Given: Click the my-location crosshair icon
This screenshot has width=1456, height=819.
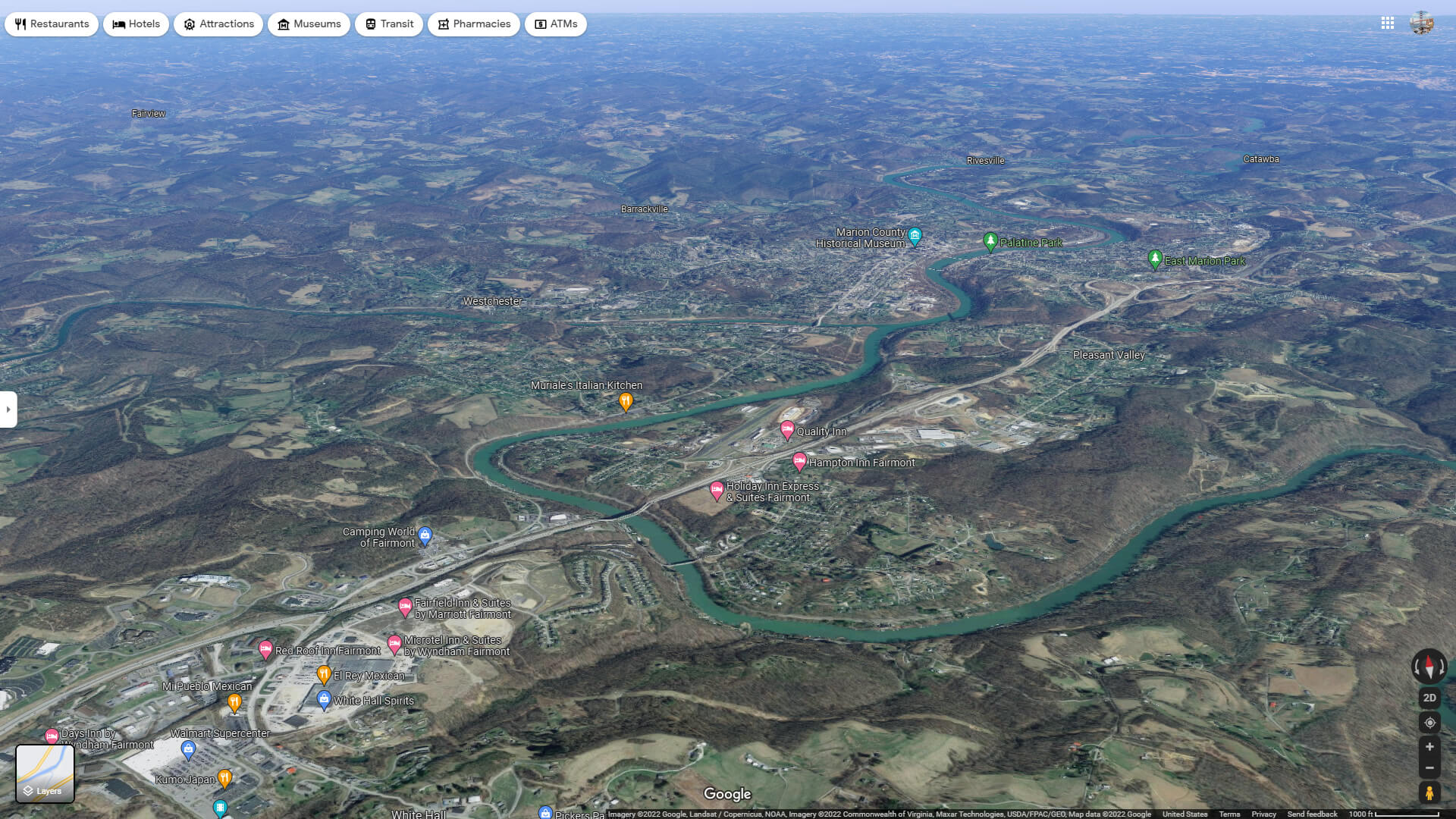Looking at the screenshot, I should tap(1429, 722).
